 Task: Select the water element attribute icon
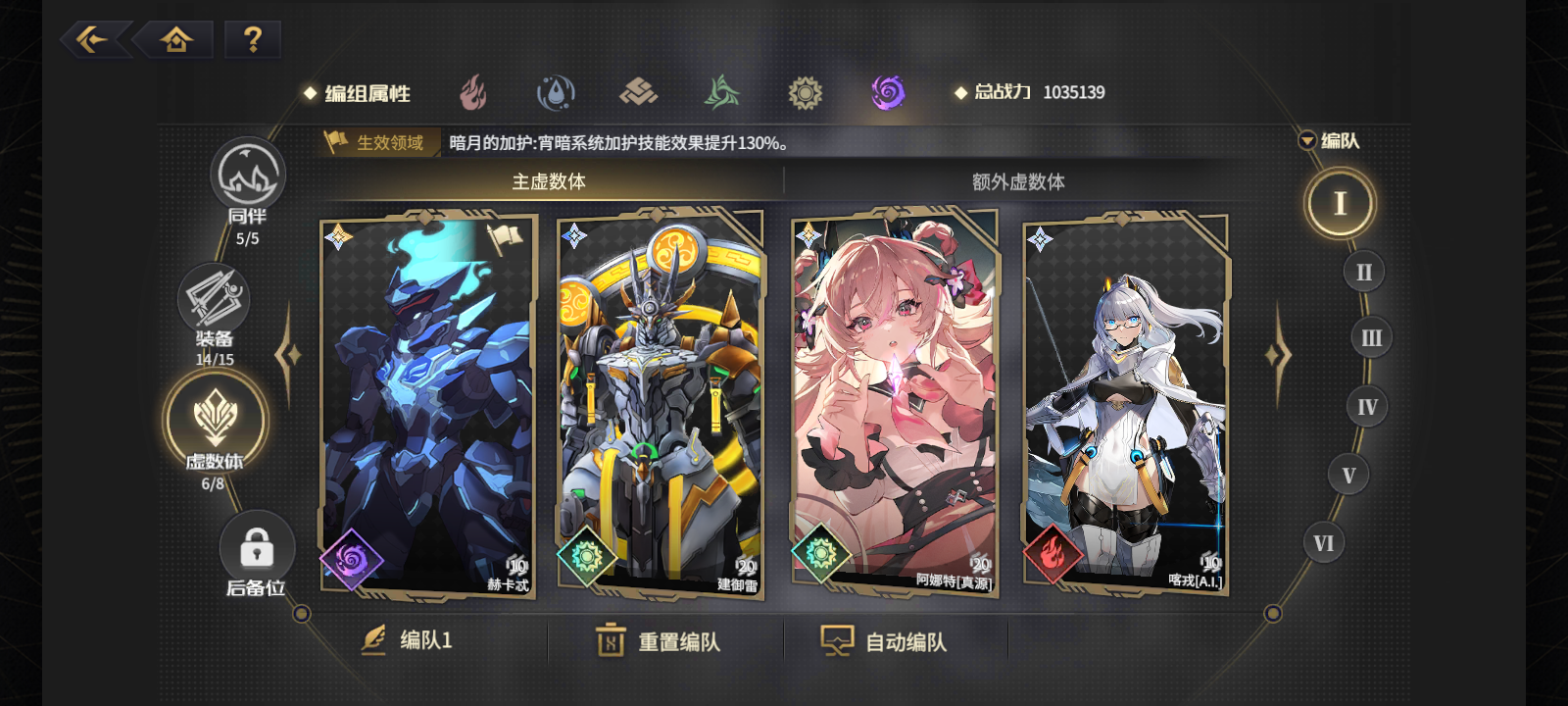554,91
